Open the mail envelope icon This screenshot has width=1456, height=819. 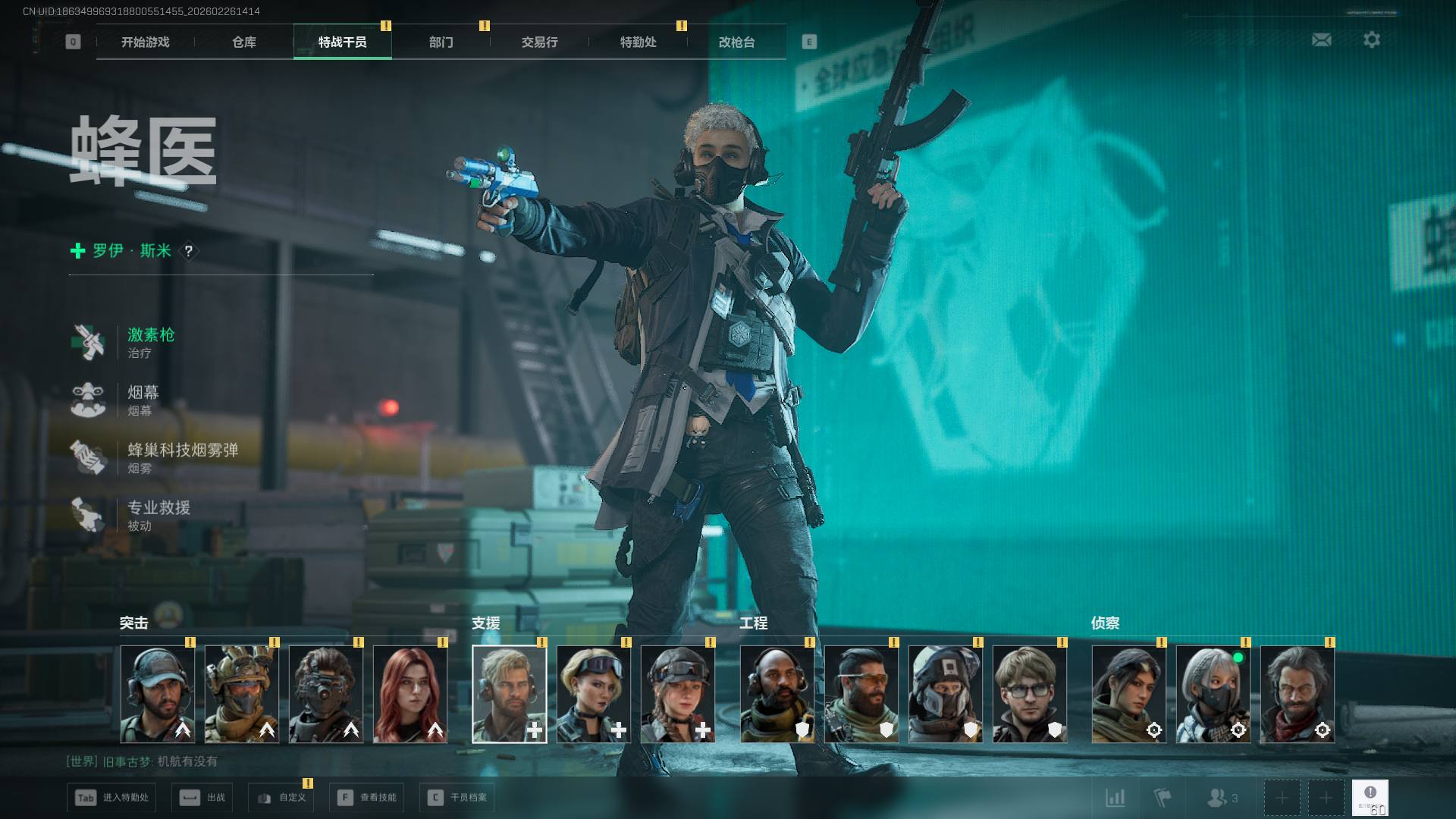(1321, 39)
